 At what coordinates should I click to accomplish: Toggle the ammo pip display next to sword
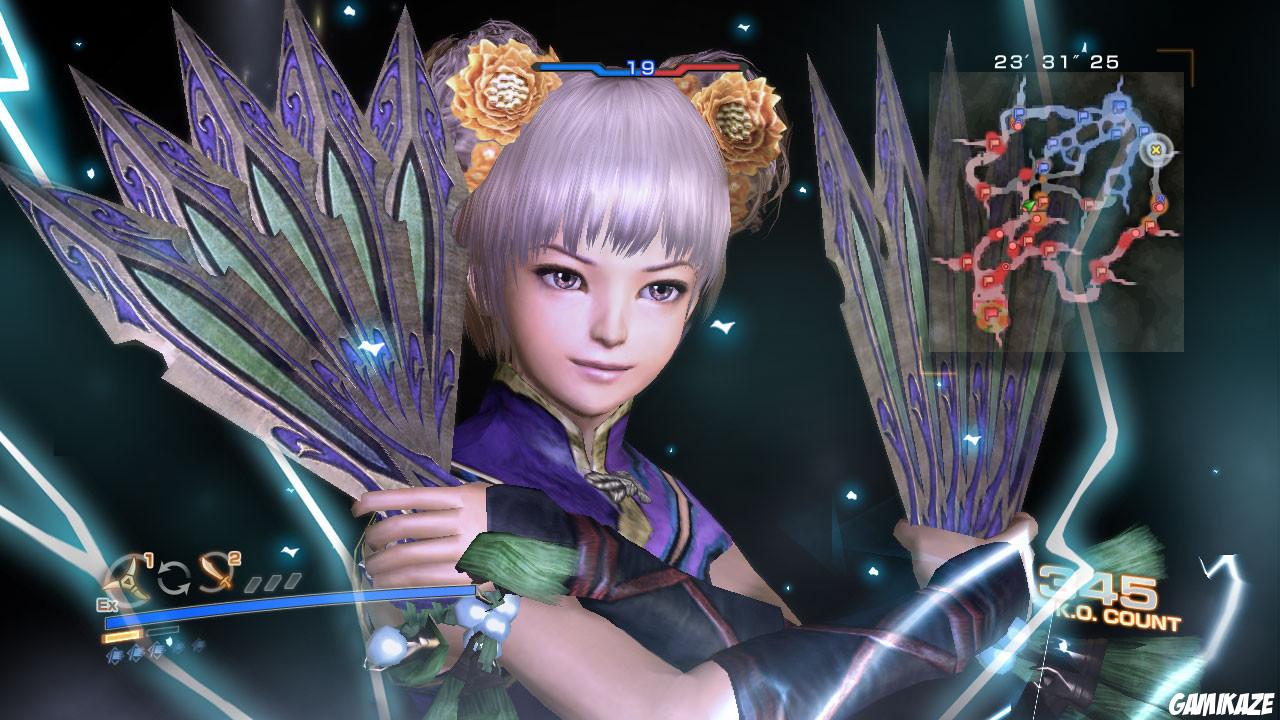click(272, 580)
